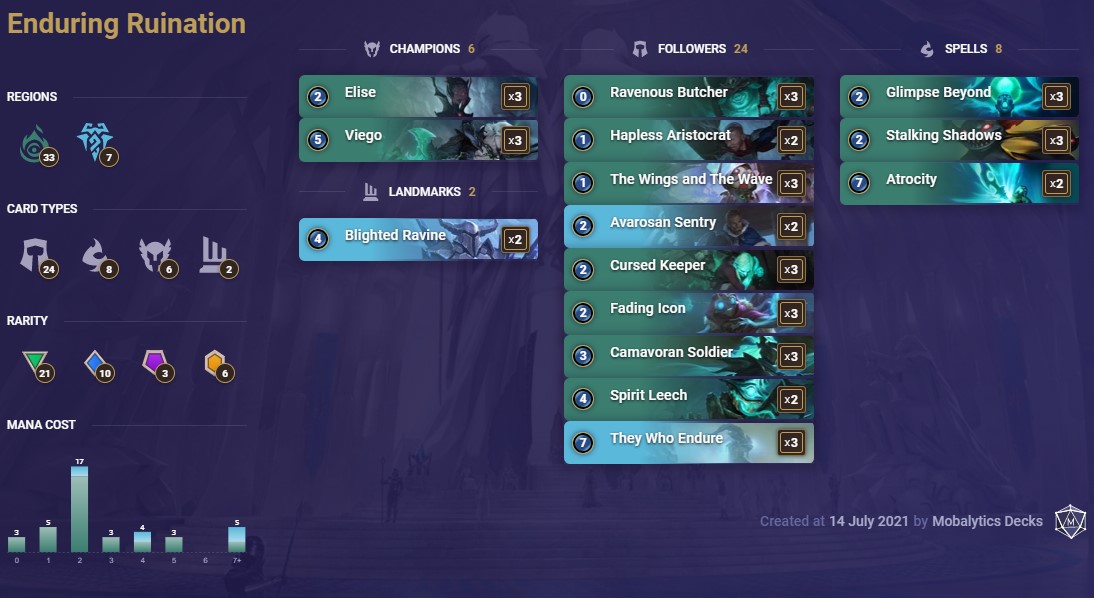Choose the Avarosan Sentry follower card
The image size is (1094, 598).
click(688, 226)
